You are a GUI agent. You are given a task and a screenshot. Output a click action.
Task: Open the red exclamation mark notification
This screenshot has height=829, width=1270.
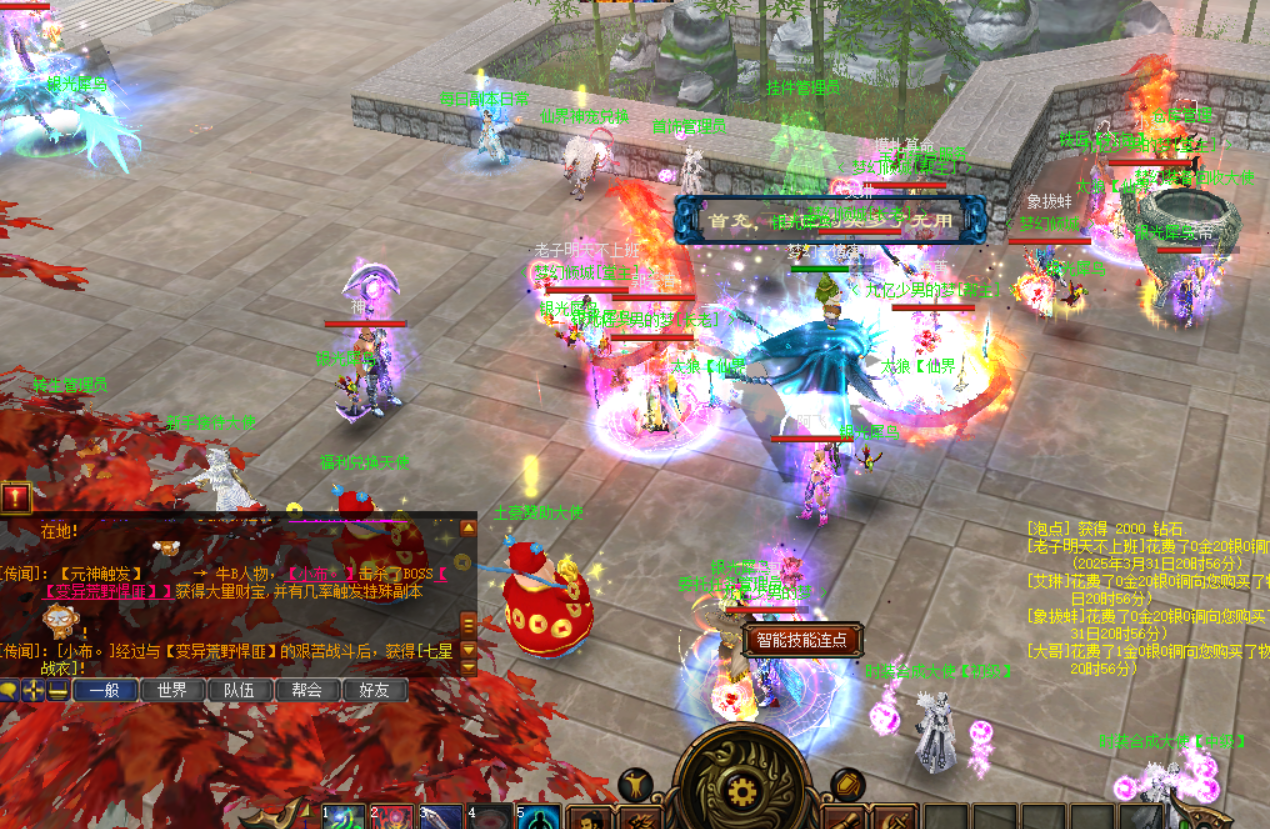pos(16,497)
